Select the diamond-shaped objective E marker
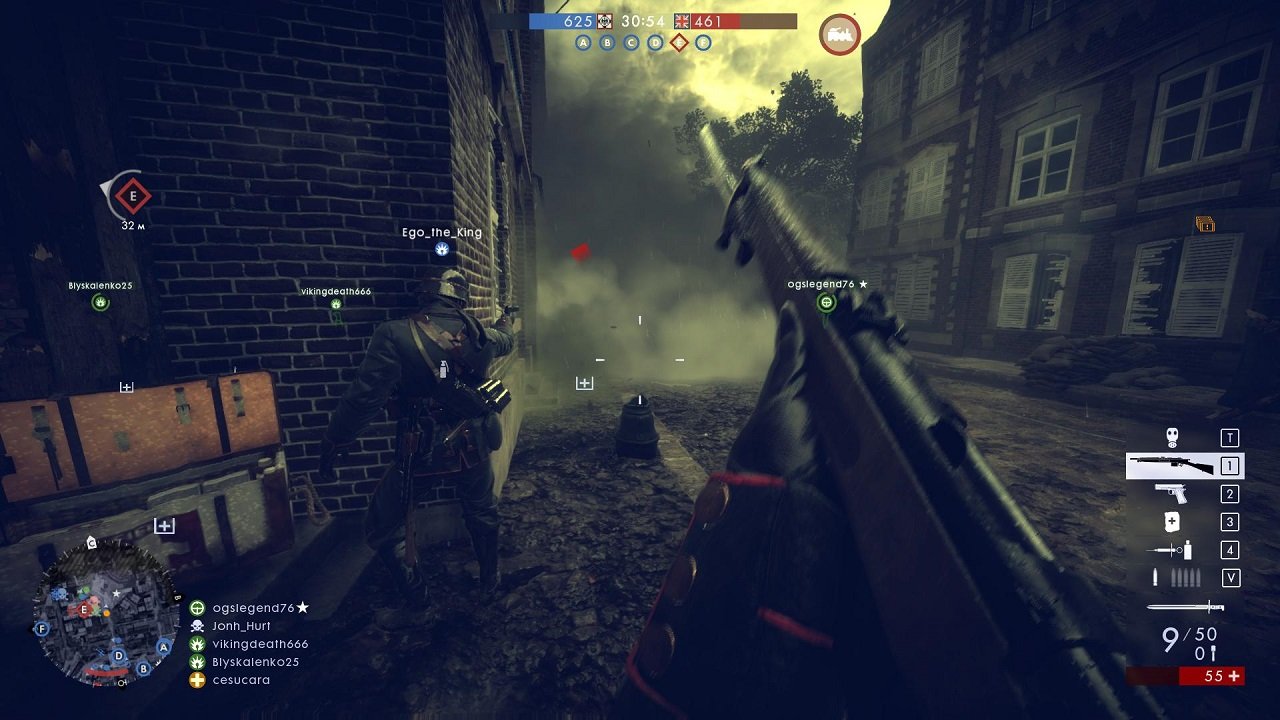This screenshot has height=720, width=1280. 680,42
